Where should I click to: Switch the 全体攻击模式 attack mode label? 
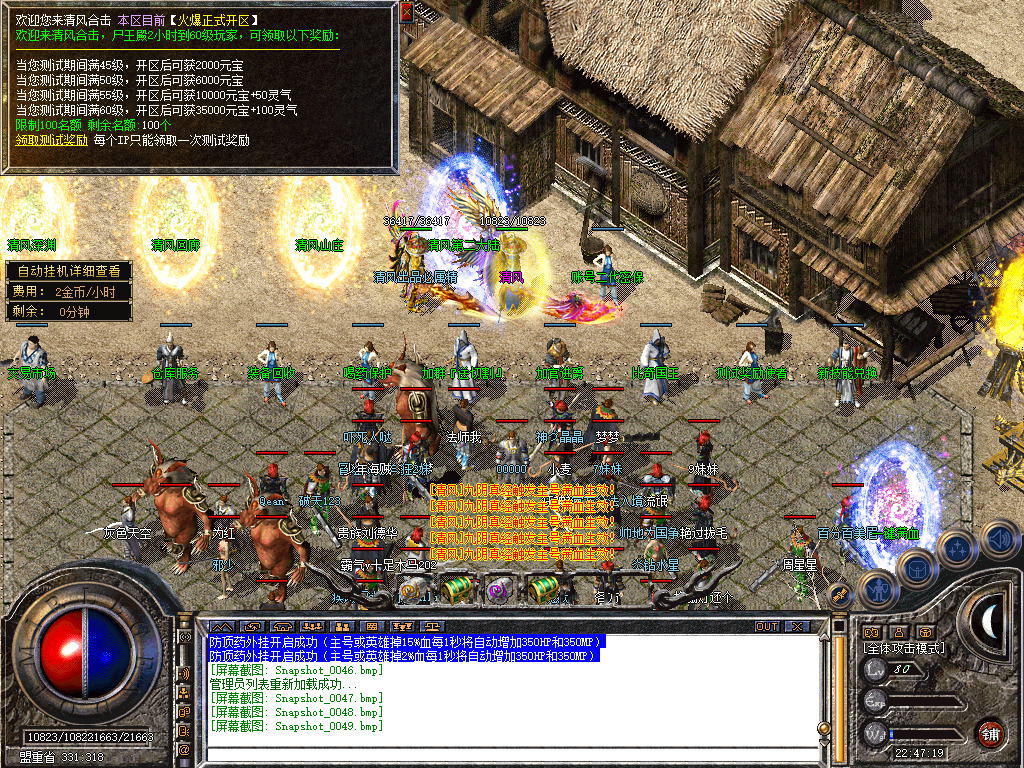tap(904, 648)
